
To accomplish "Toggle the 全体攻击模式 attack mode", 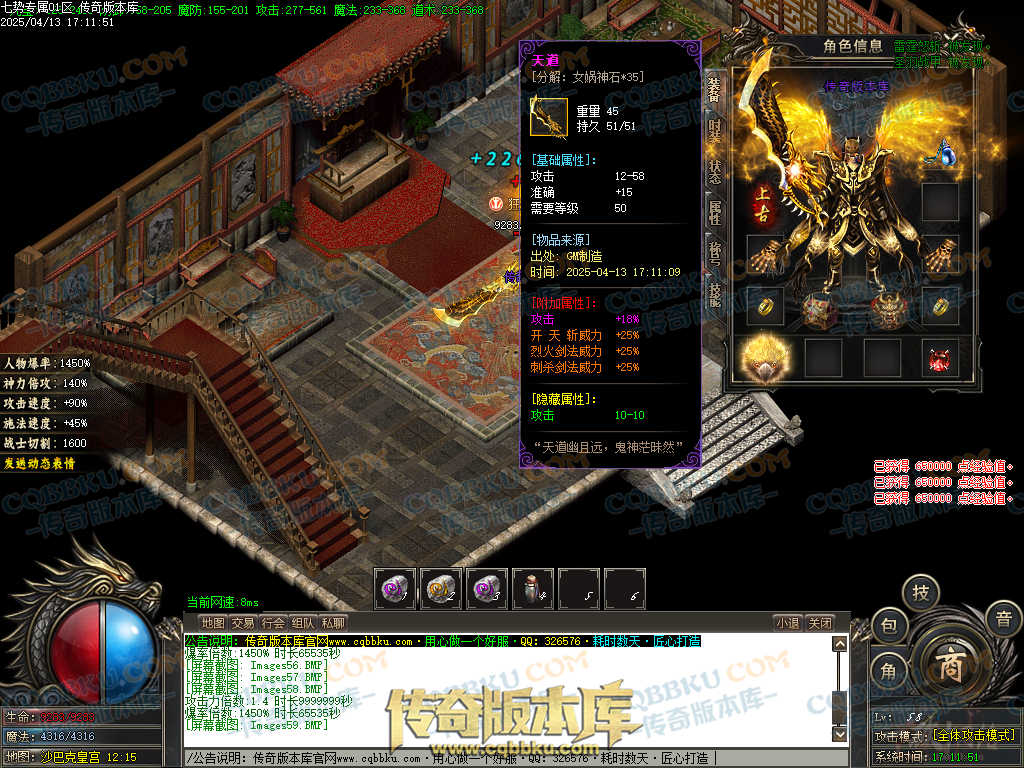I will 973,735.
